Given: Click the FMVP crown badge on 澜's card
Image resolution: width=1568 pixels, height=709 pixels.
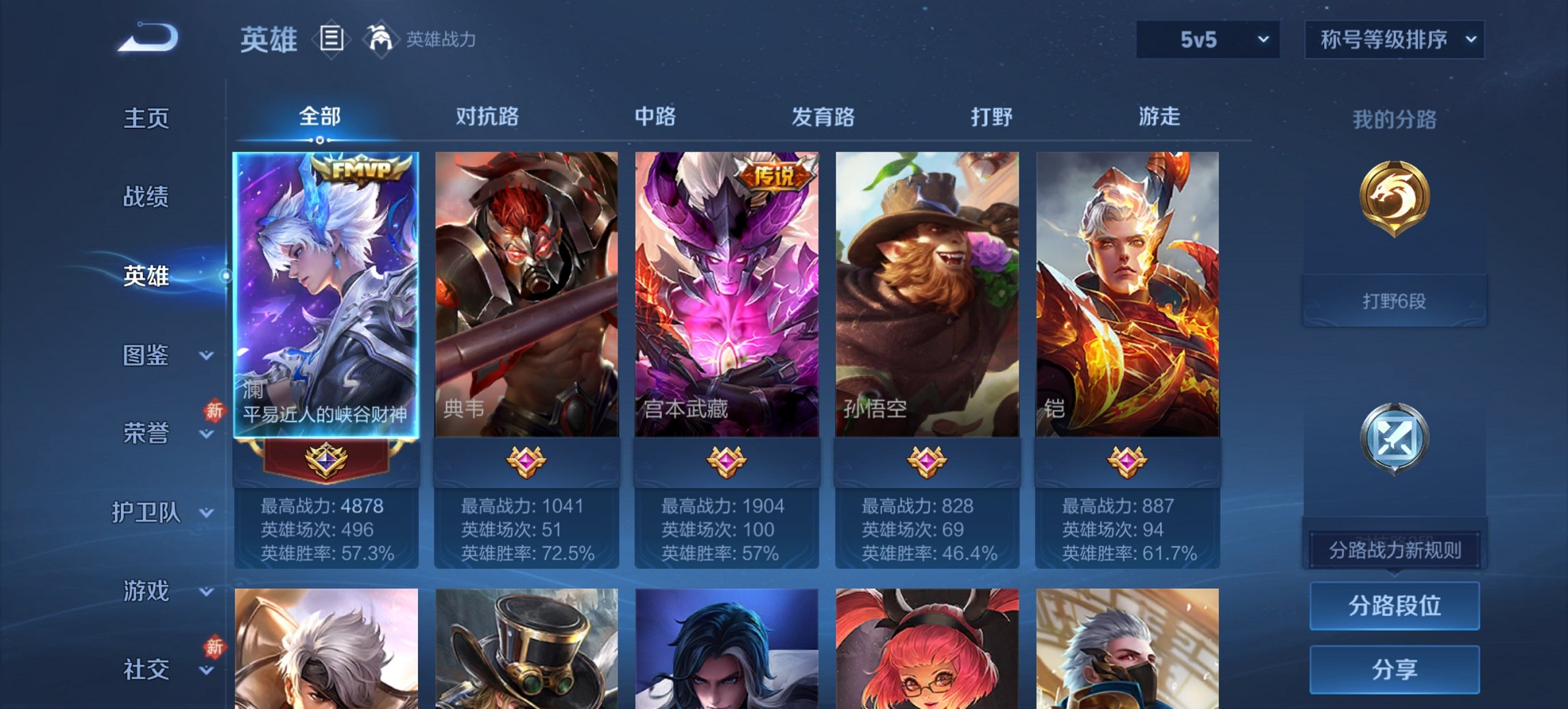Looking at the screenshot, I should click(361, 170).
